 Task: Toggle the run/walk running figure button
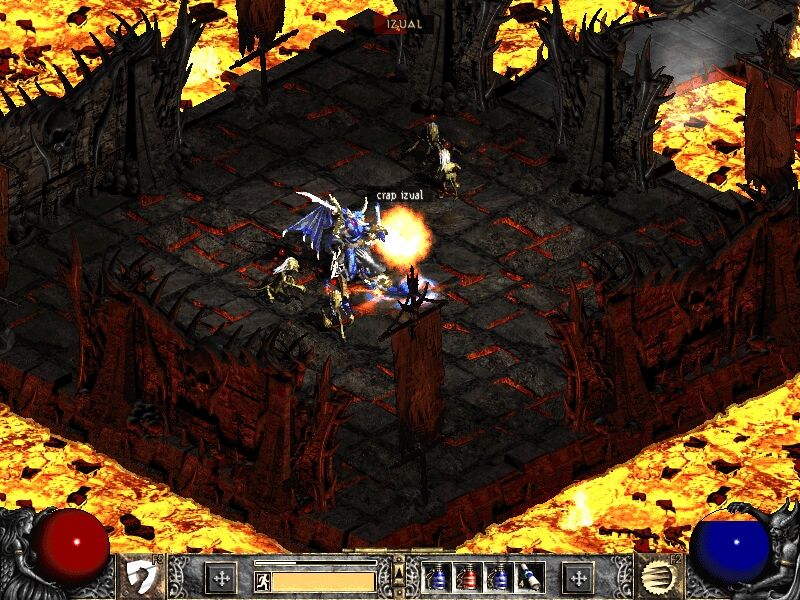point(263,579)
